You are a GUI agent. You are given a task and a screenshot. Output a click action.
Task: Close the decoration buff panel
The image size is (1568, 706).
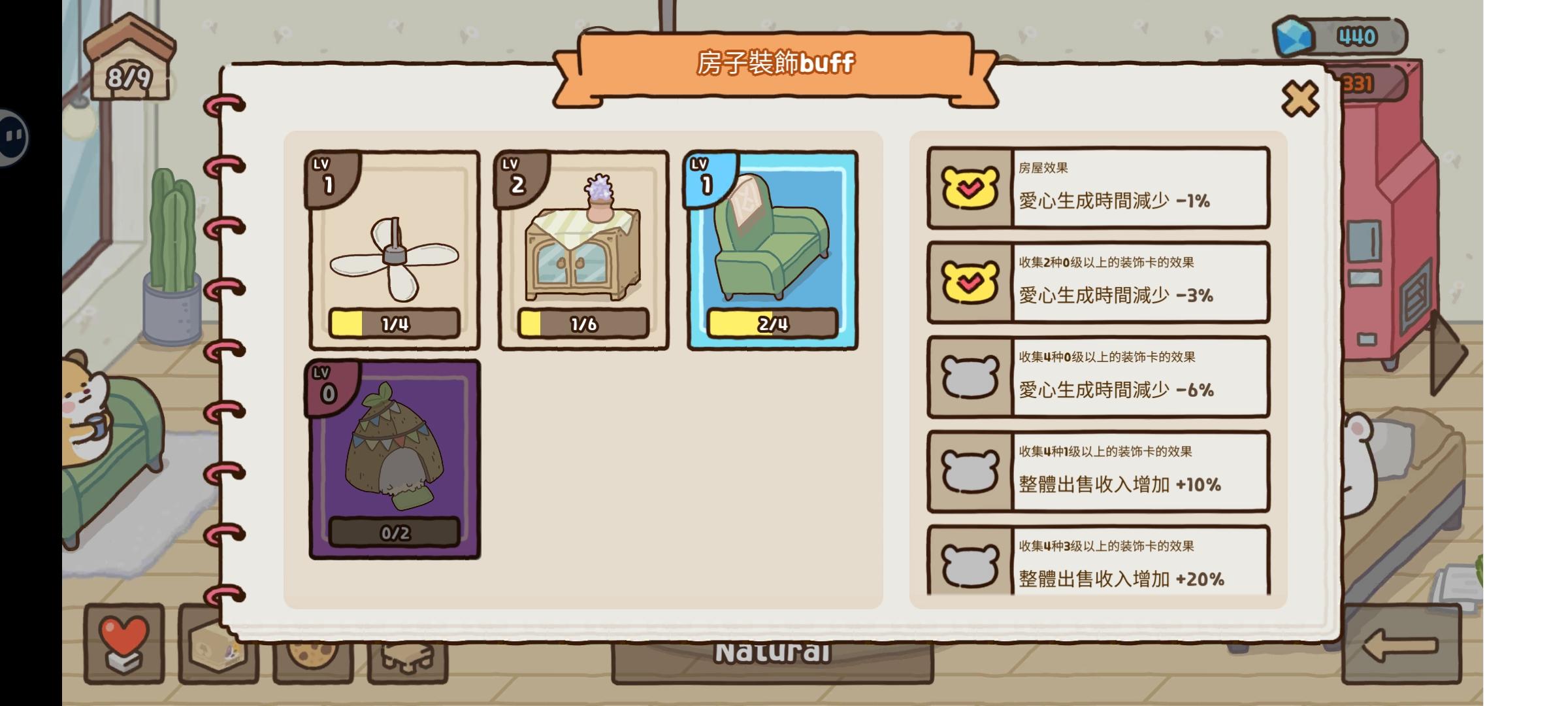(1300, 99)
